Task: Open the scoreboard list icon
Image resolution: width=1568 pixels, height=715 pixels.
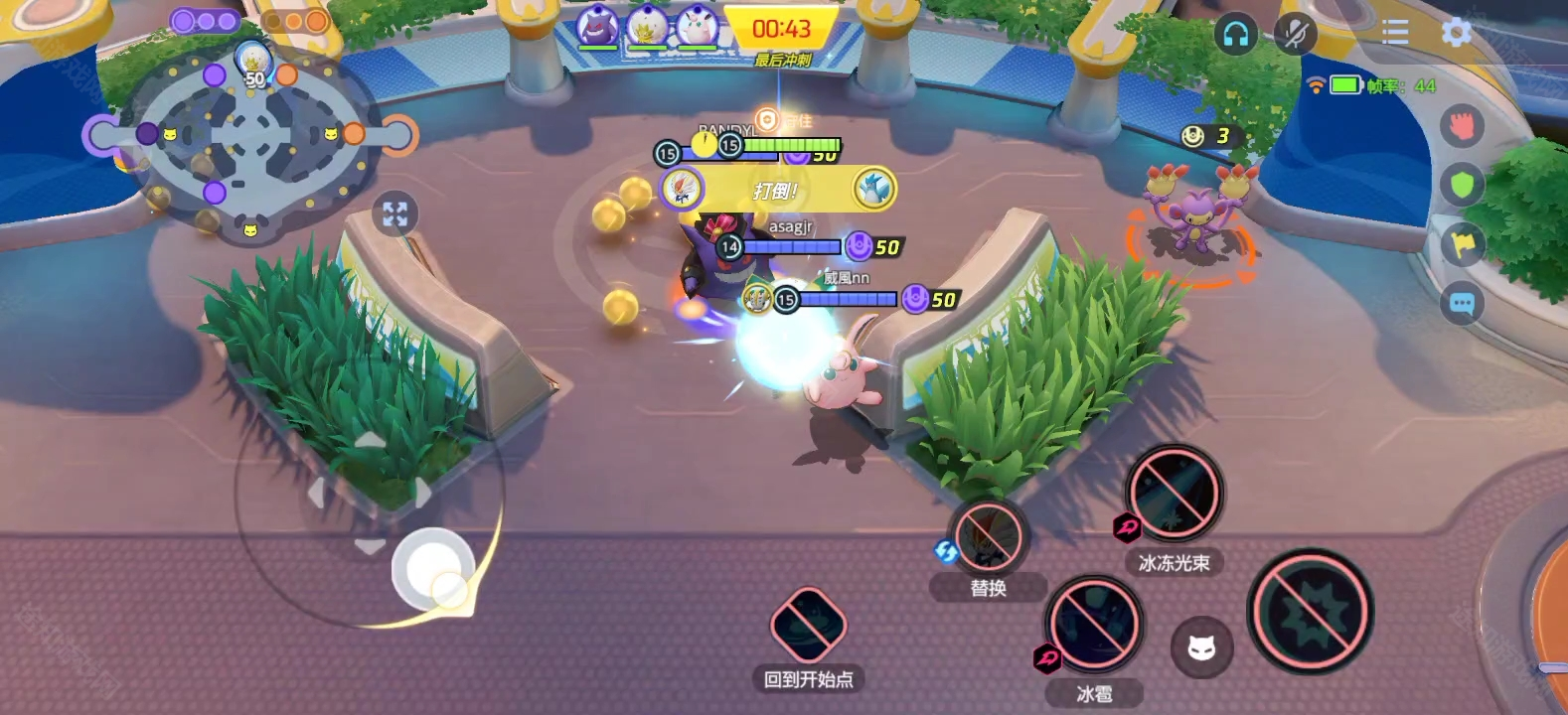Action: pyautogui.click(x=1395, y=33)
